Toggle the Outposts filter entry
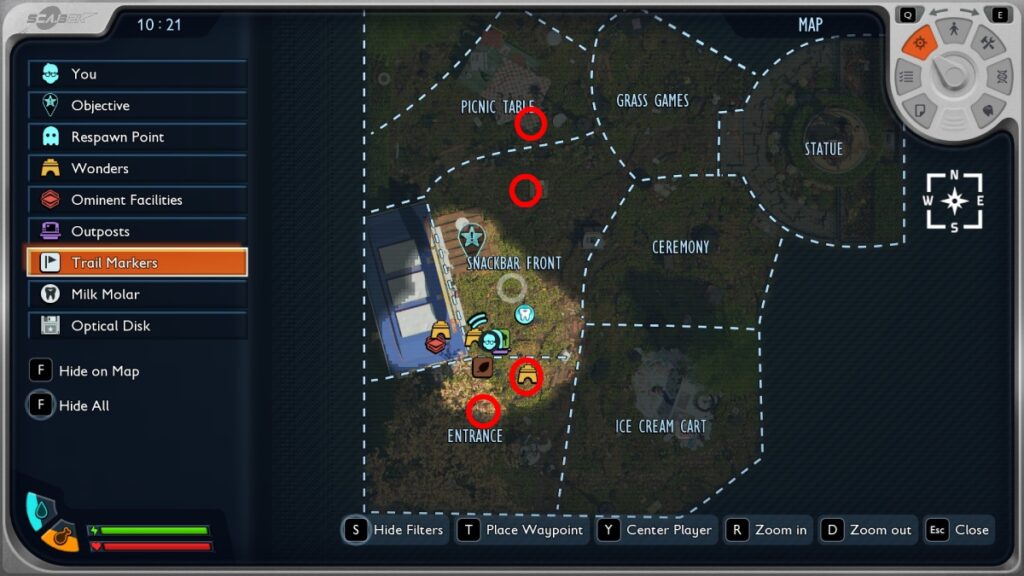 pyautogui.click(x=137, y=231)
